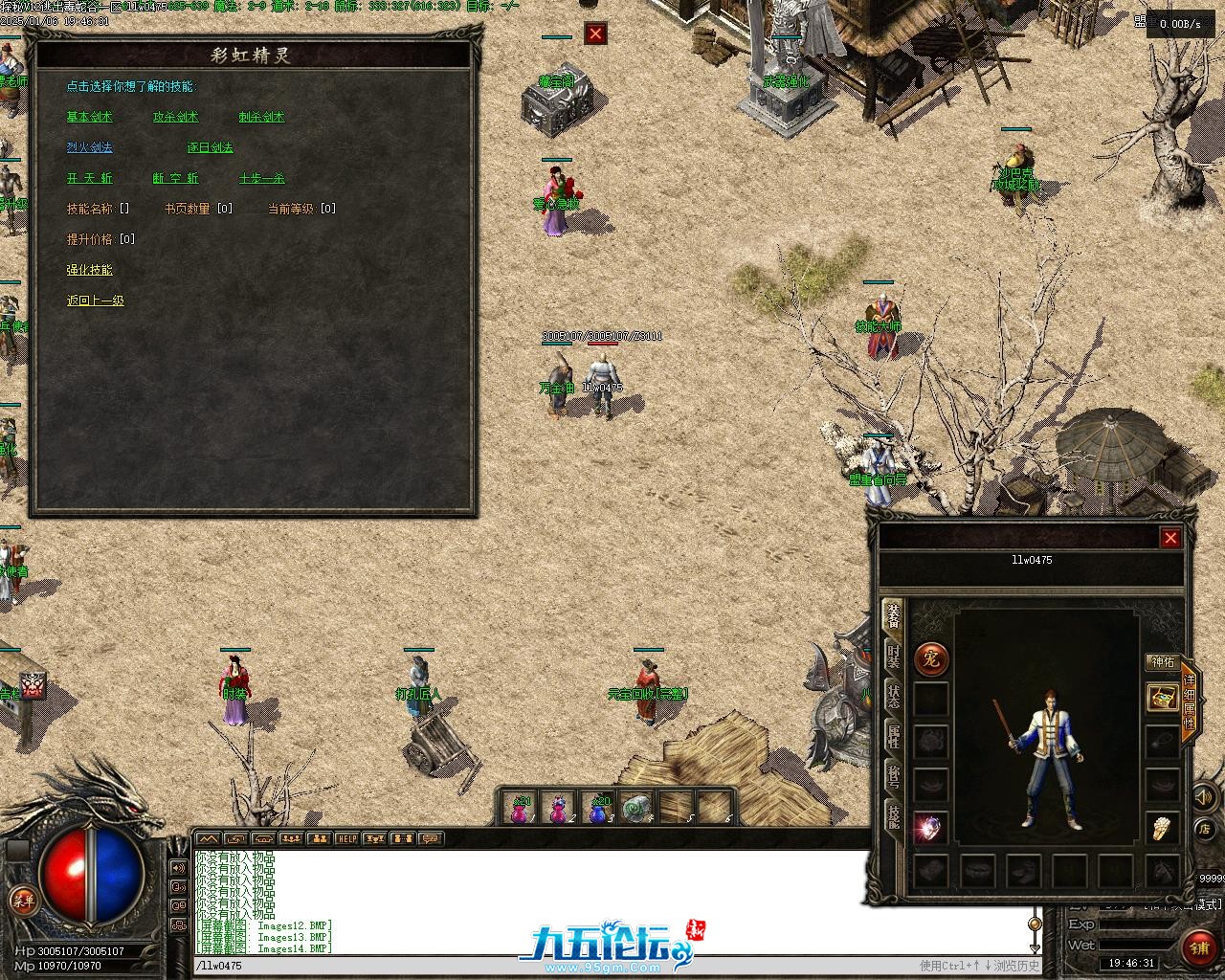Image resolution: width=1225 pixels, height=980 pixels.
Task: Select the treasure chest equipment slot
Action: pos(1162,697)
